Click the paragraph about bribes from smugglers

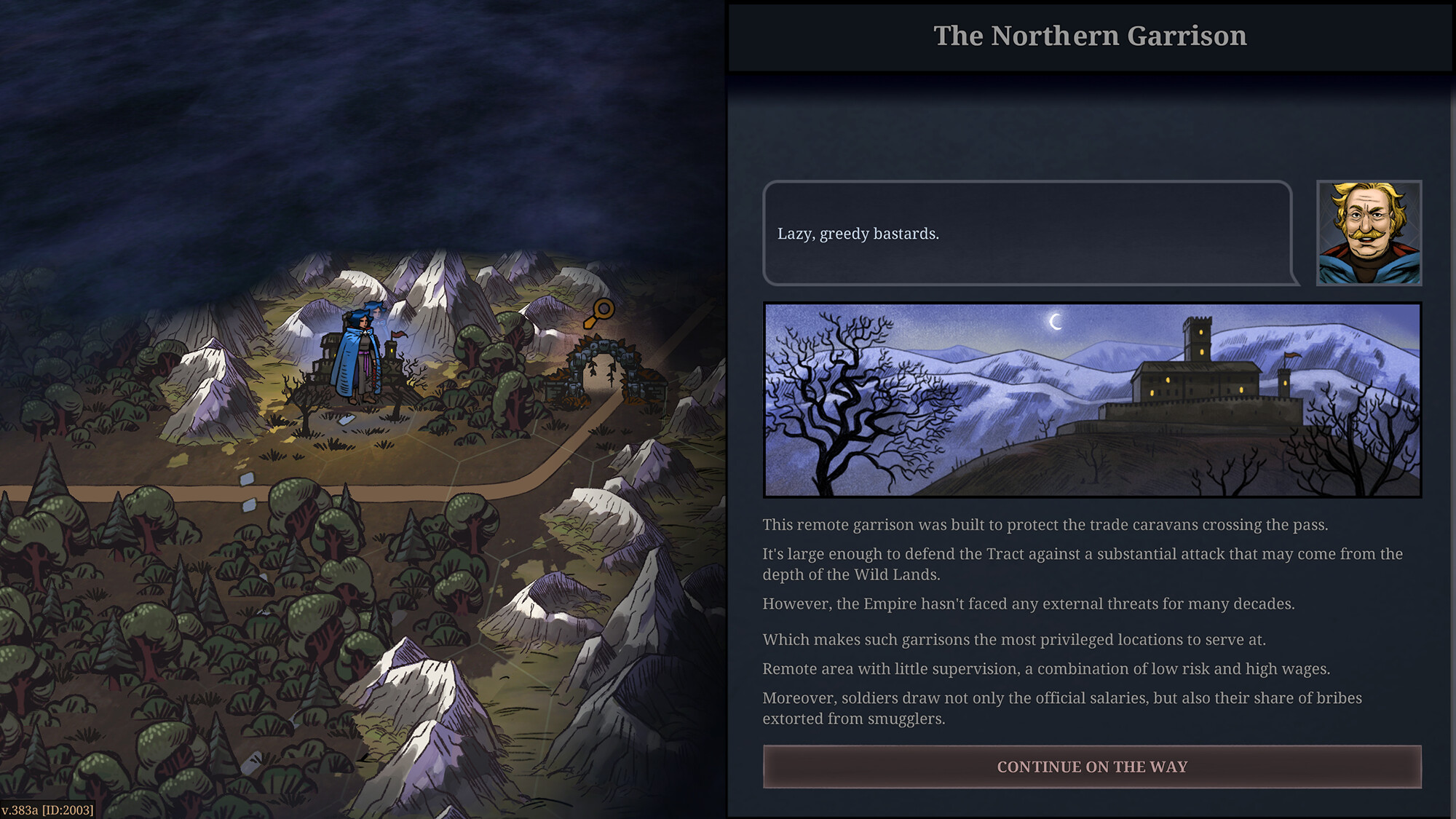[1056, 708]
